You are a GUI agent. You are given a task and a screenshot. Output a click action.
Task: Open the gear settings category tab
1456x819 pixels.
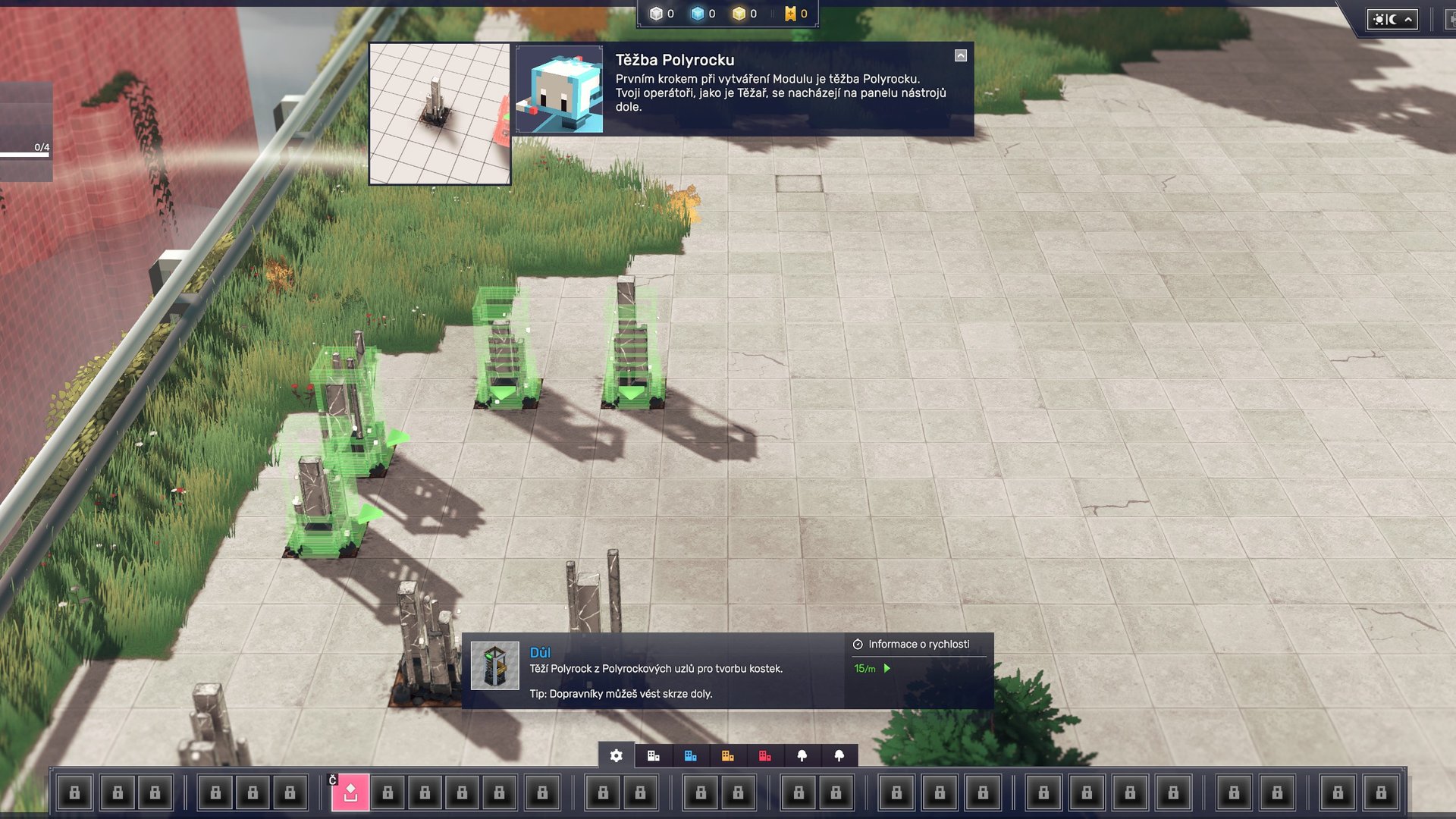[x=616, y=755]
